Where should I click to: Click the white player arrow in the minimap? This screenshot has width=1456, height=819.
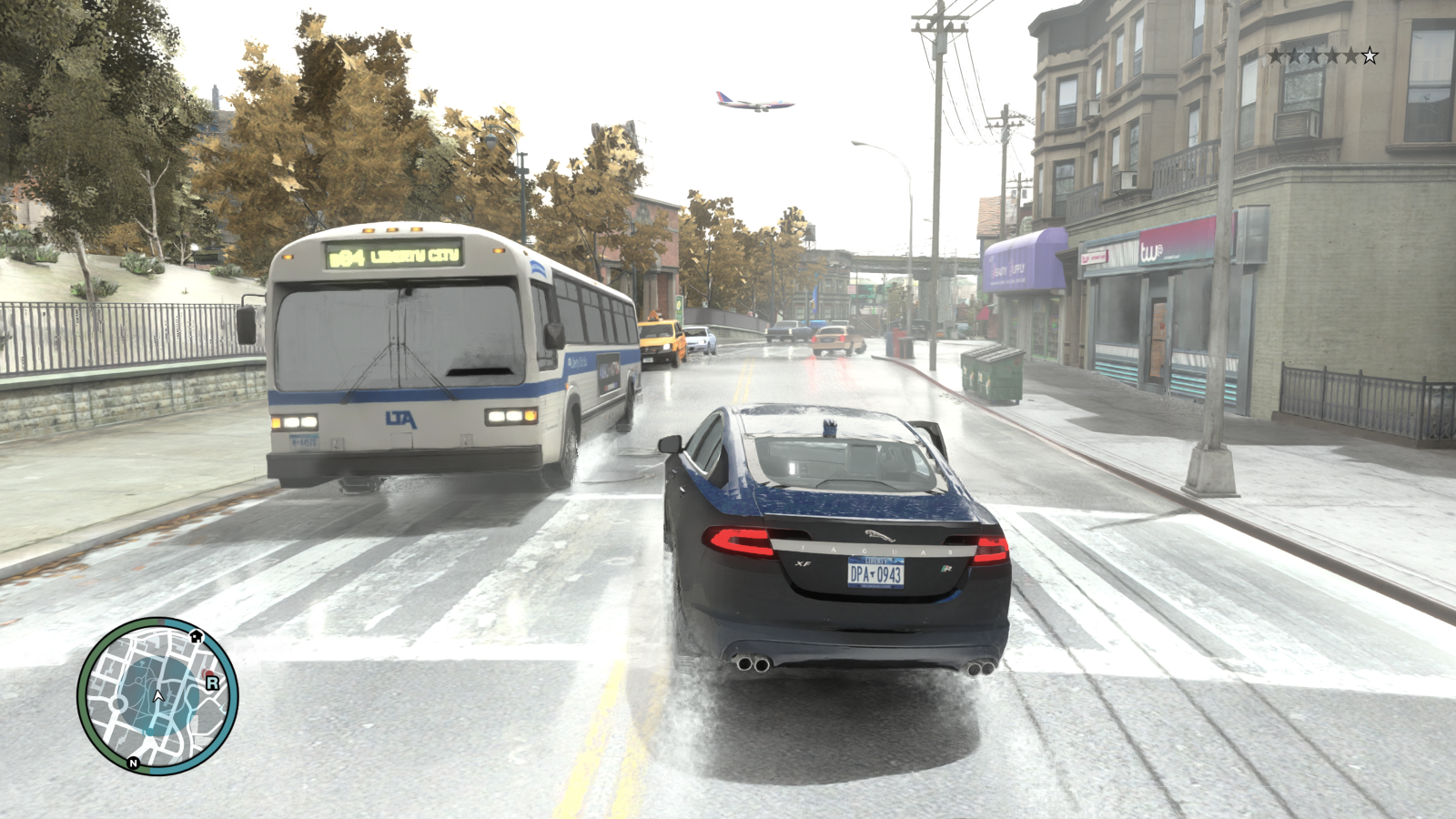158,695
